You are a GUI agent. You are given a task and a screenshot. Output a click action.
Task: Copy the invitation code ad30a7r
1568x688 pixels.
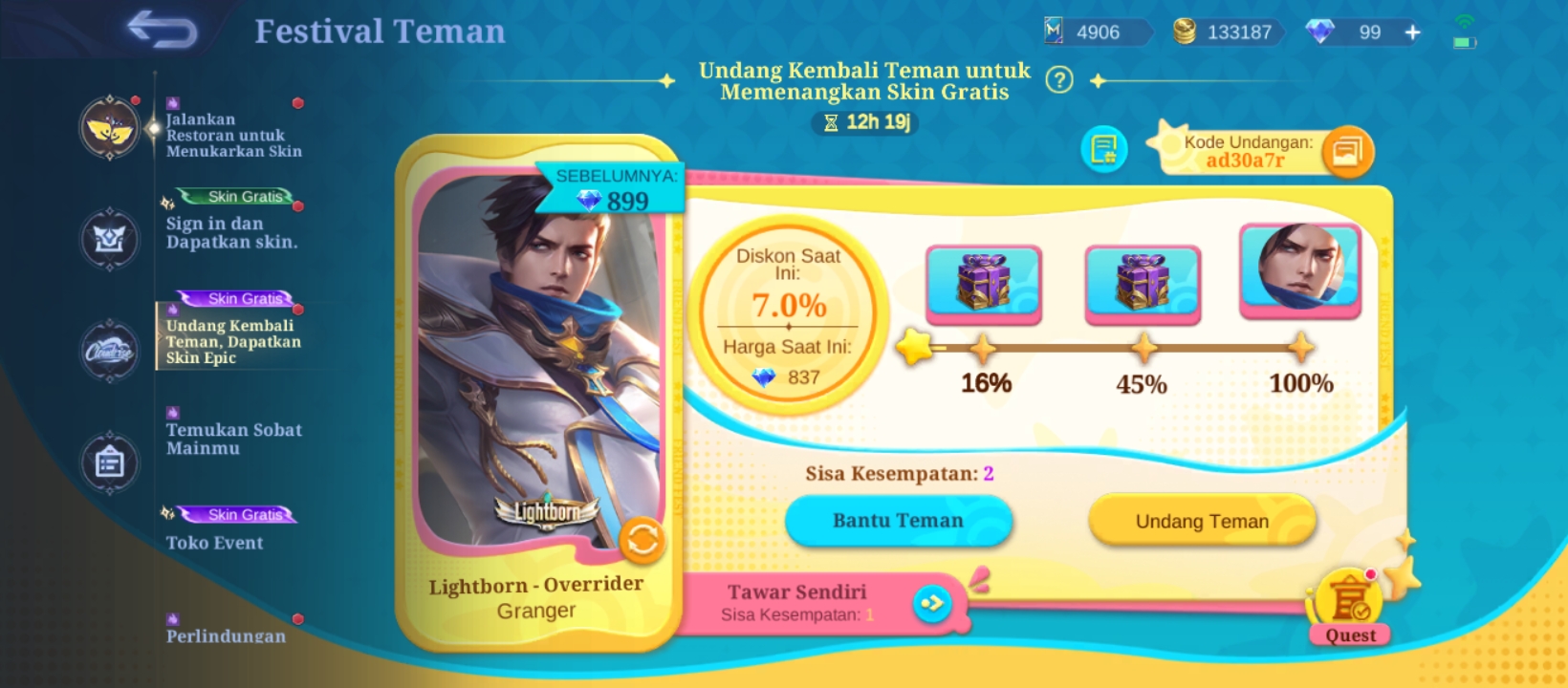1348,152
